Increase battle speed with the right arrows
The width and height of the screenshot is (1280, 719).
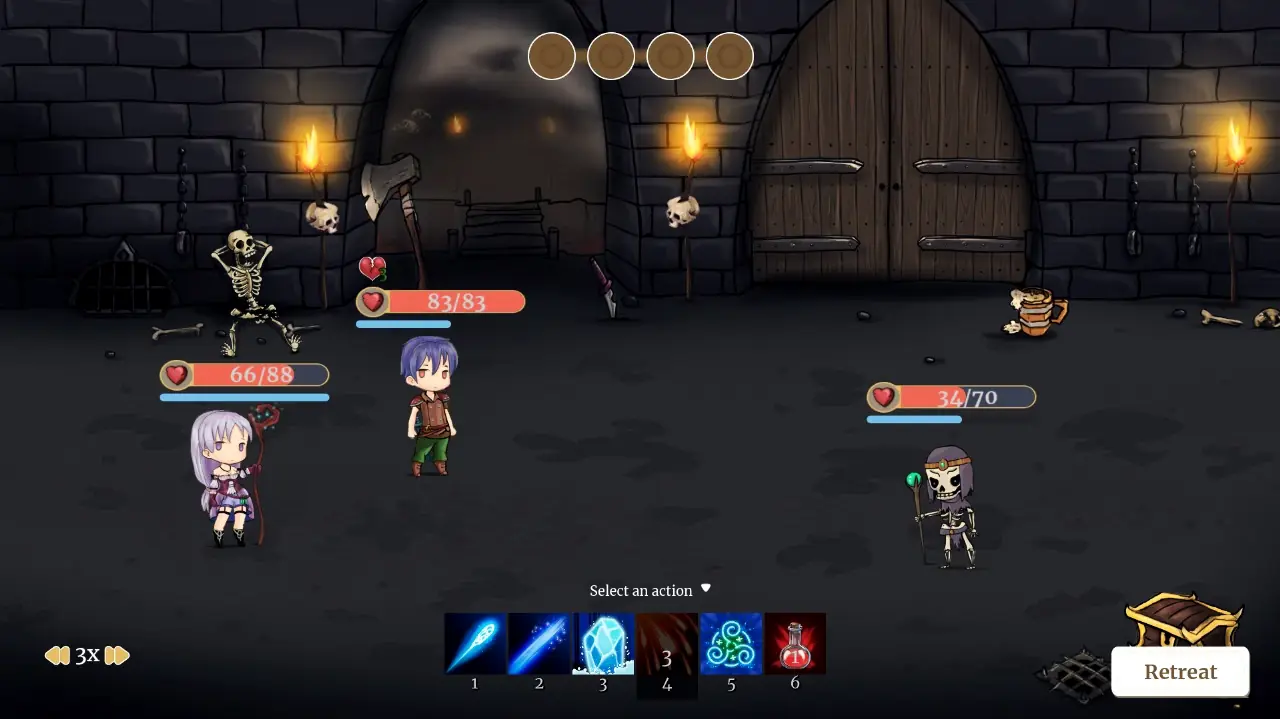pos(117,656)
